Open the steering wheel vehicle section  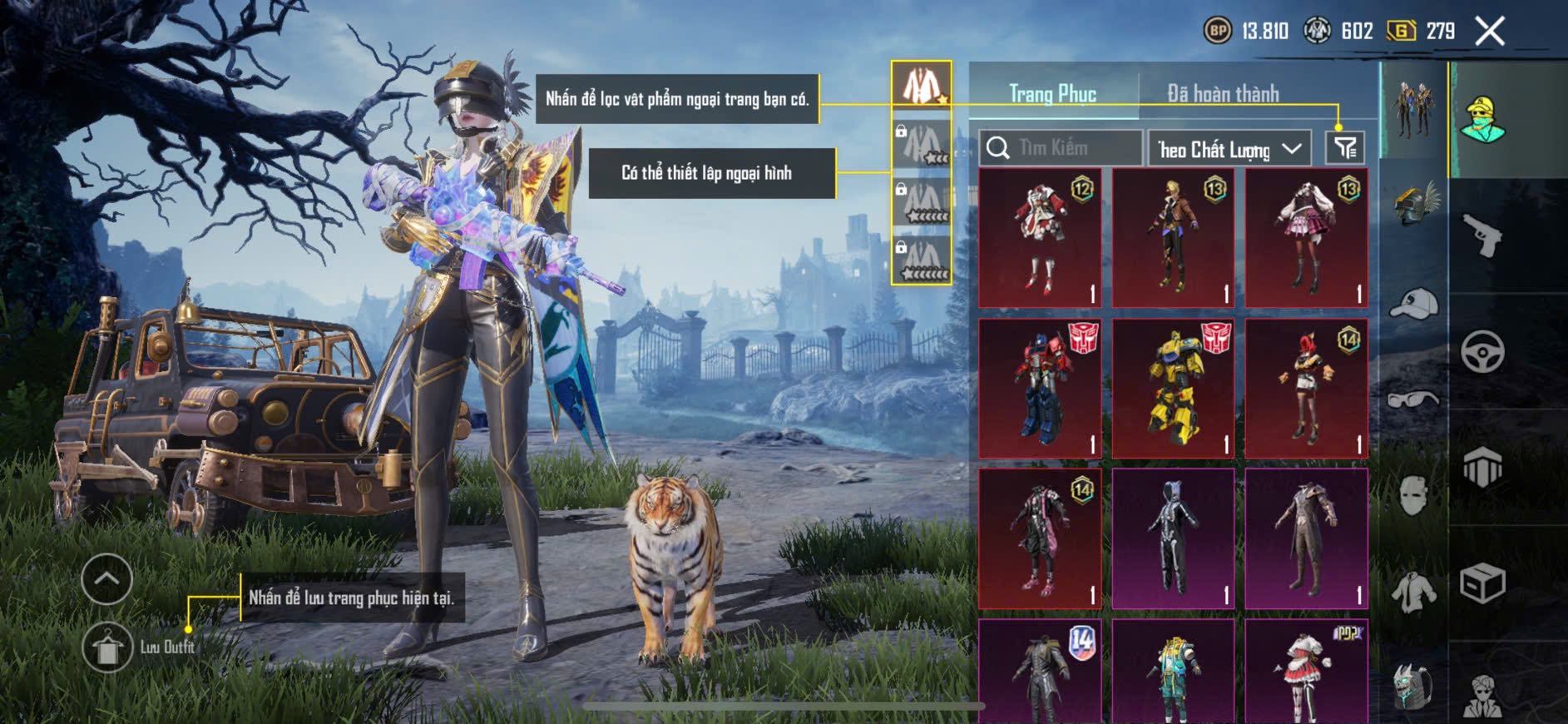click(x=1482, y=352)
